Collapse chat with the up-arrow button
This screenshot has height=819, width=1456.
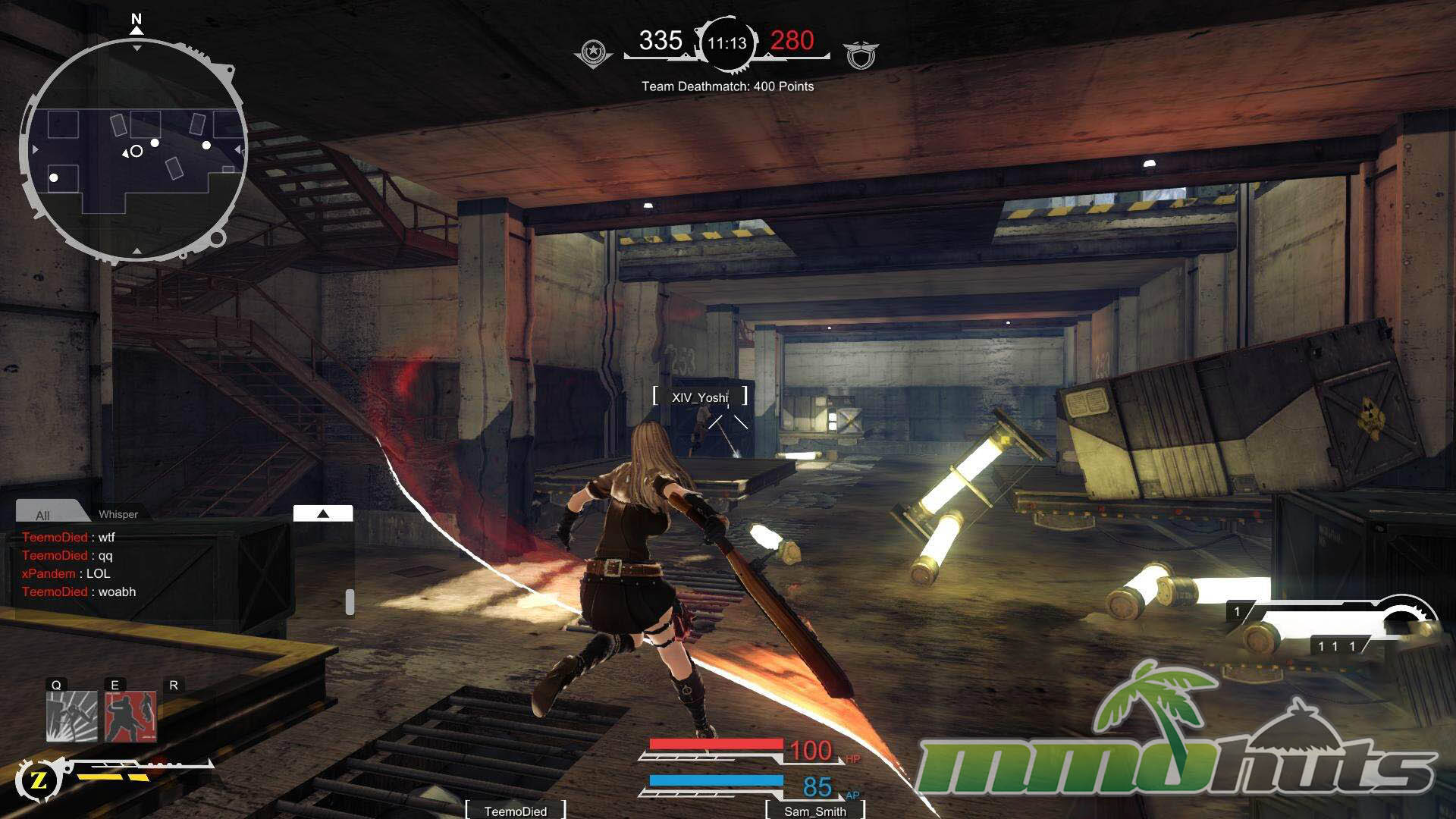tap(323, 513)
